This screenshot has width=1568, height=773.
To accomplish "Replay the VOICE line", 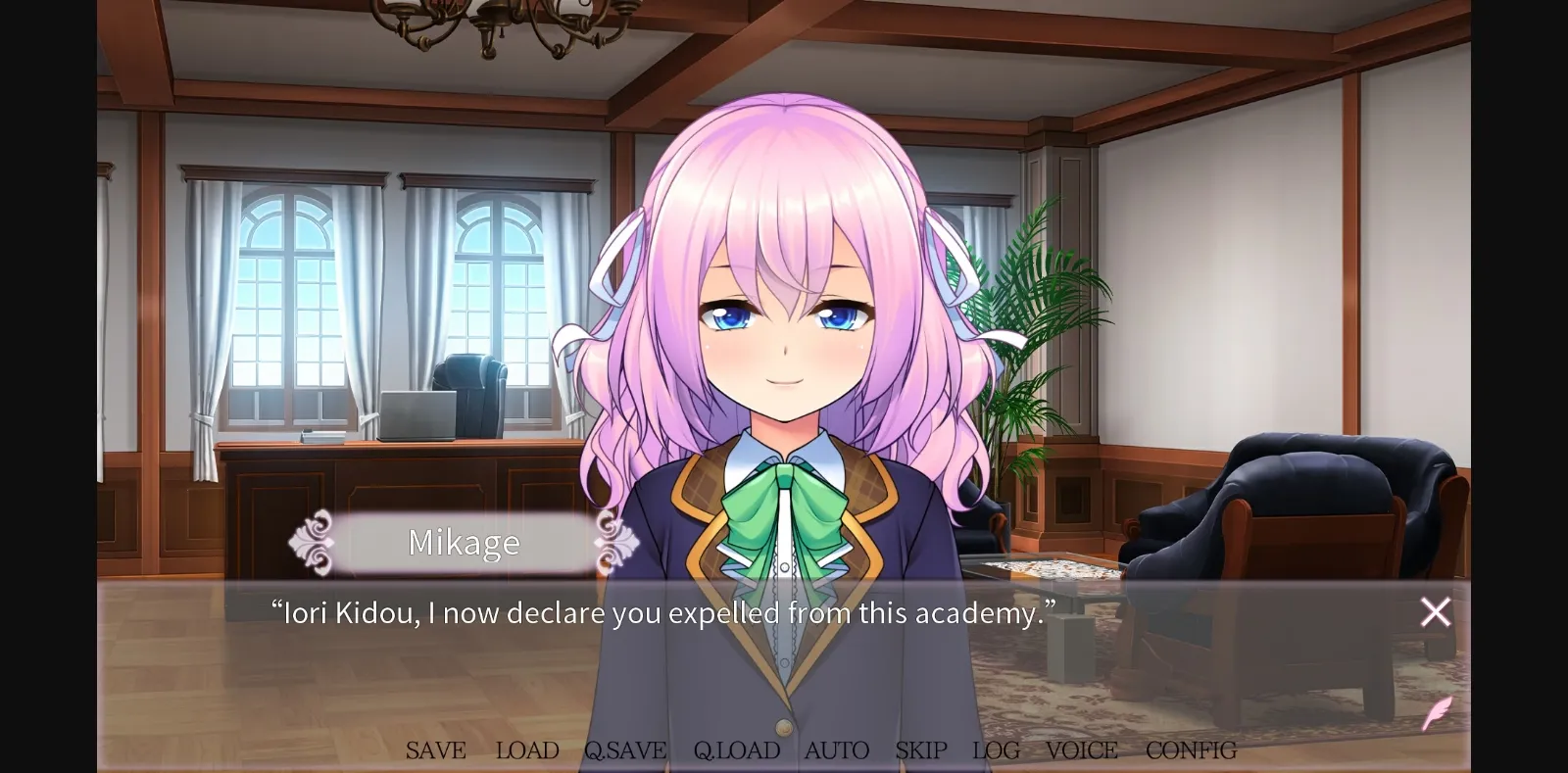I will click(x=1081, y=749).
